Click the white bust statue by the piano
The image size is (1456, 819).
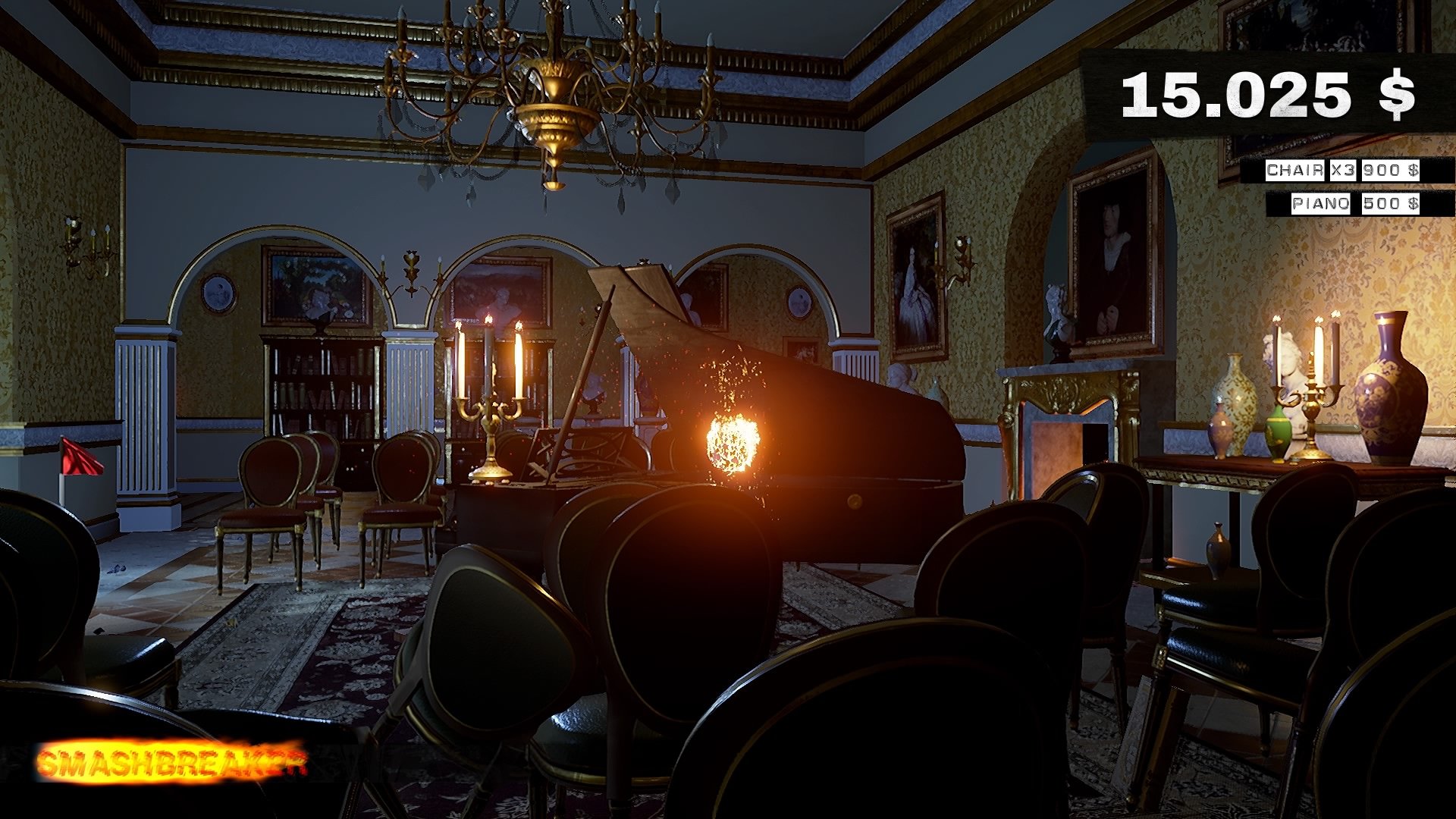pyautogui.click(x=902, y=377)
